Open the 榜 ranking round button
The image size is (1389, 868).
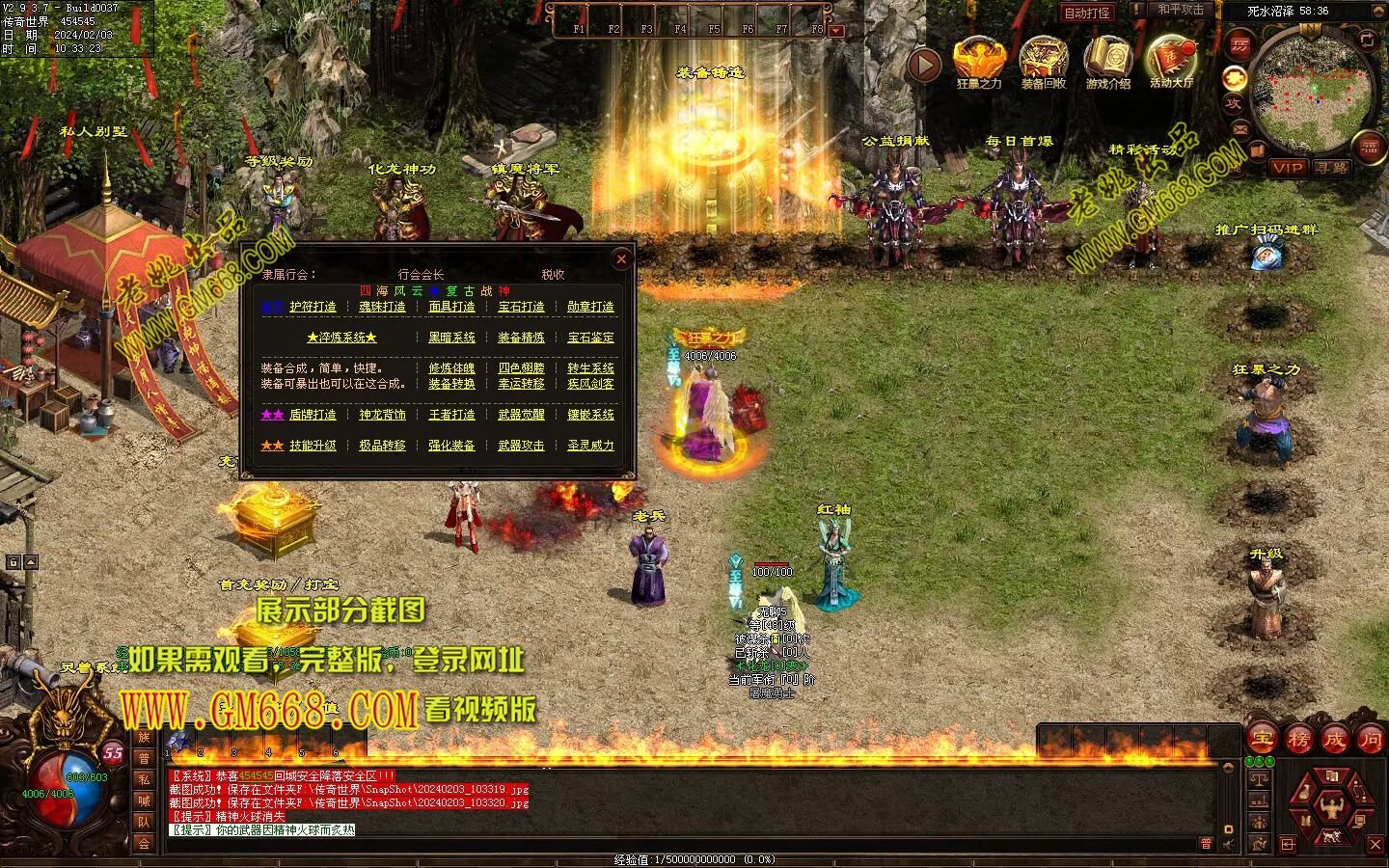[x=1298, y=740]
